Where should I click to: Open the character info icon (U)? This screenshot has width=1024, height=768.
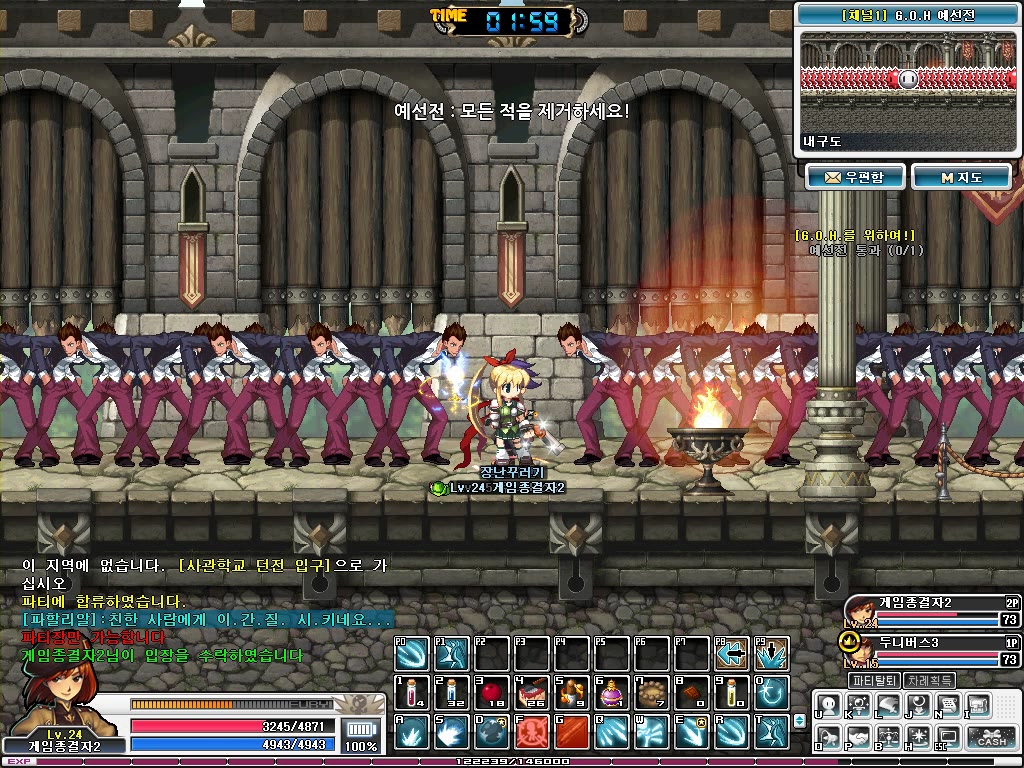(829, 706)
